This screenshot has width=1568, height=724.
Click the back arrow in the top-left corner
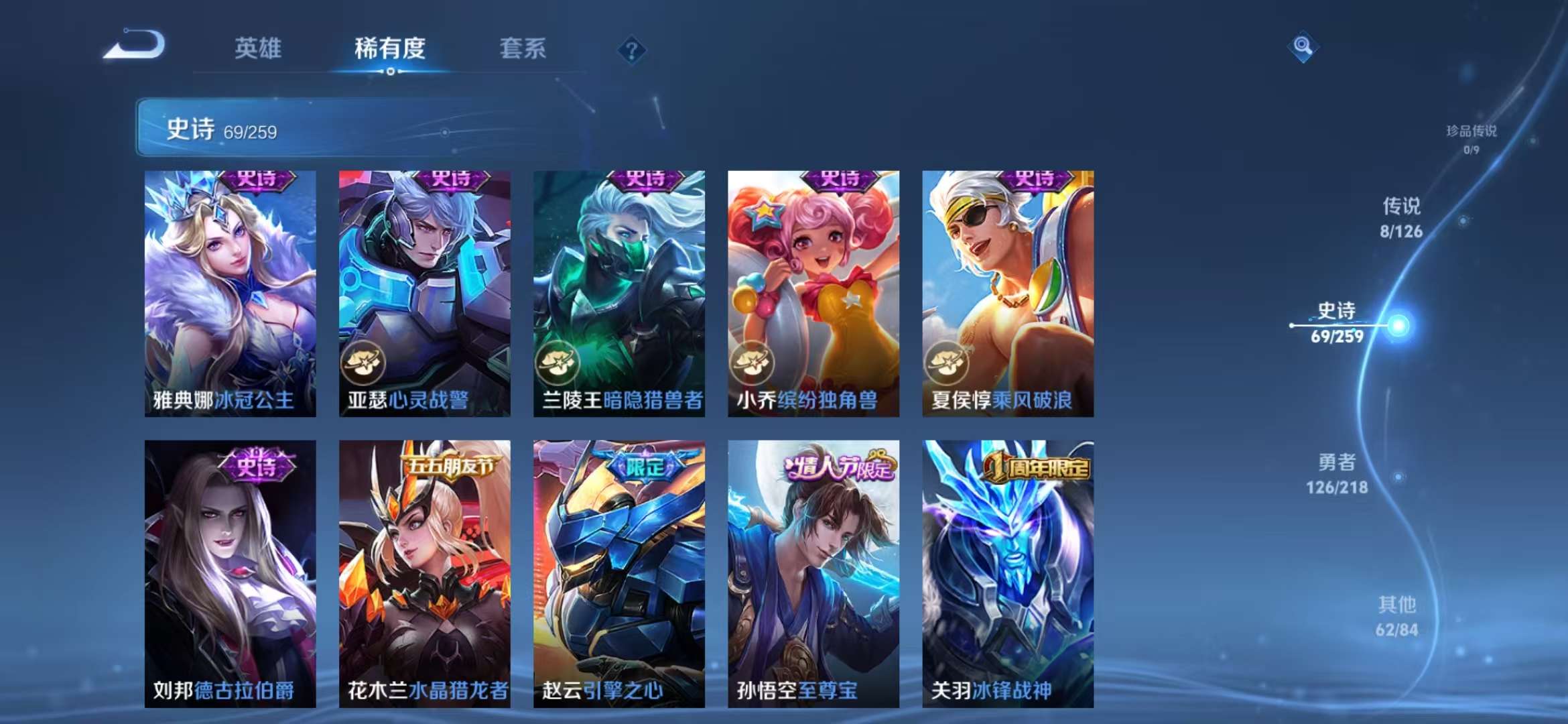pos(139,47)
